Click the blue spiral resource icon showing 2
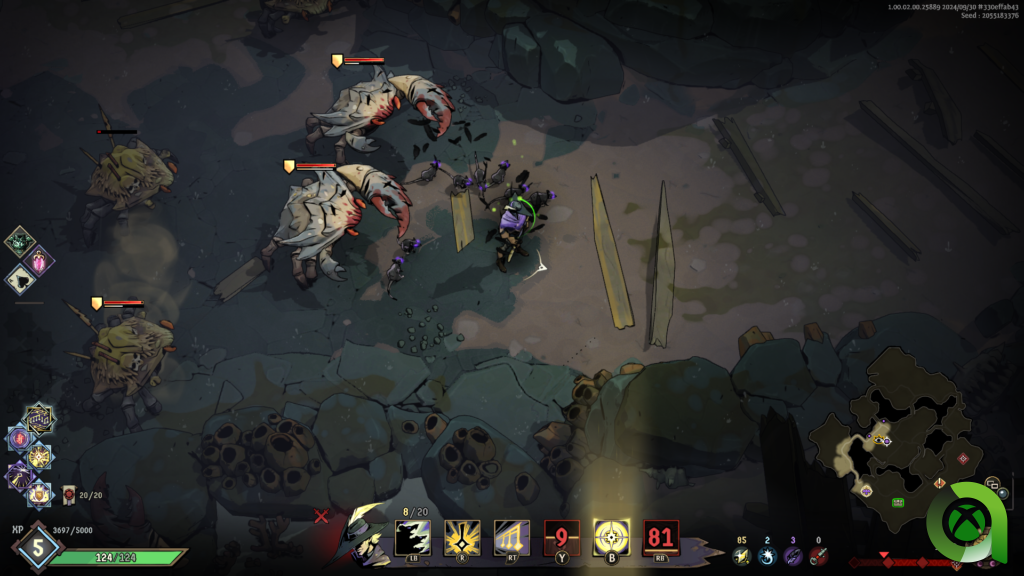Screen dimensions: 1024x576 (x=767, y=556)
